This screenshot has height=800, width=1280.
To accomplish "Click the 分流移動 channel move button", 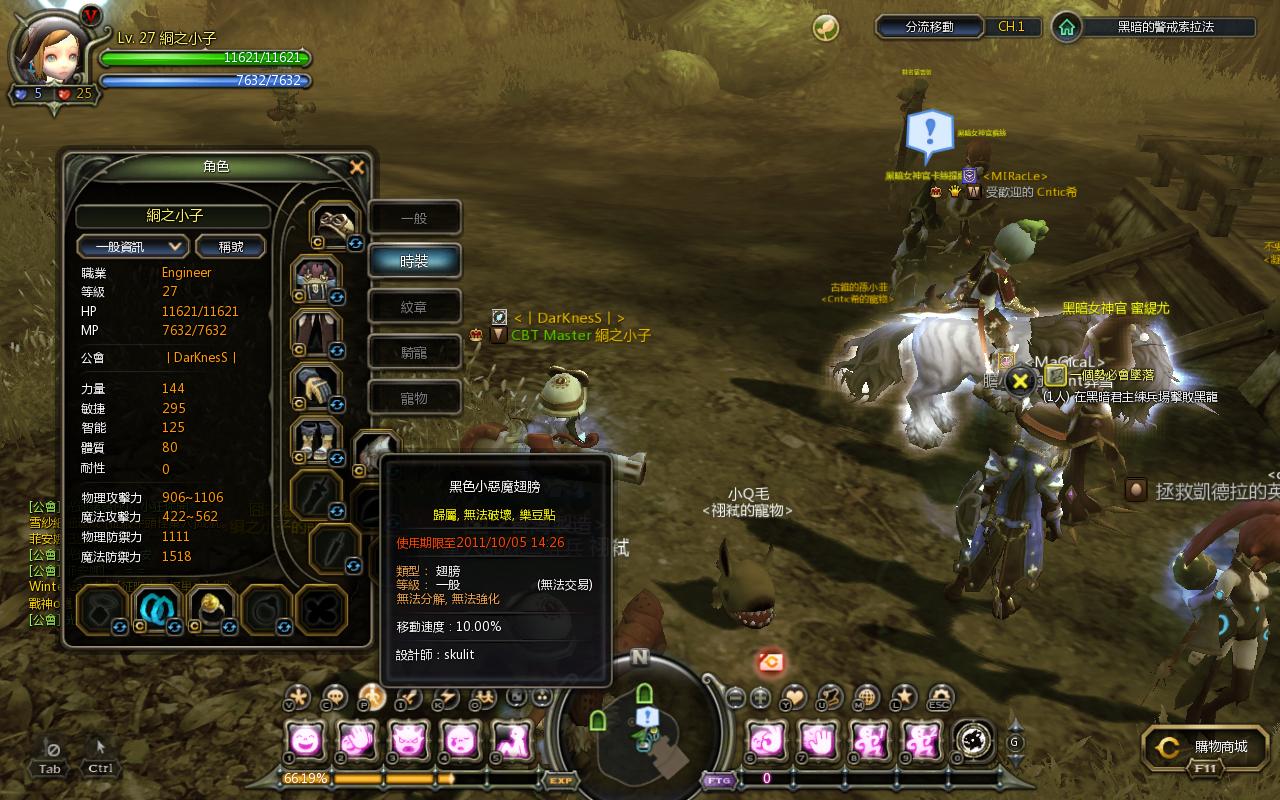I will (929, 27).
